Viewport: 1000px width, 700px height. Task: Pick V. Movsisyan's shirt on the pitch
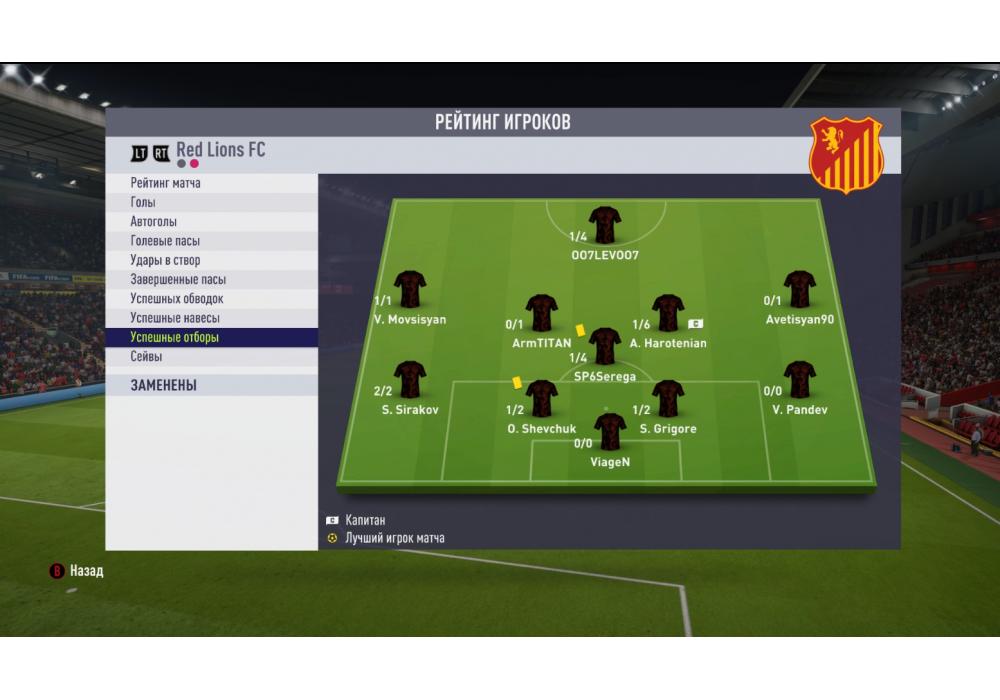410,289
